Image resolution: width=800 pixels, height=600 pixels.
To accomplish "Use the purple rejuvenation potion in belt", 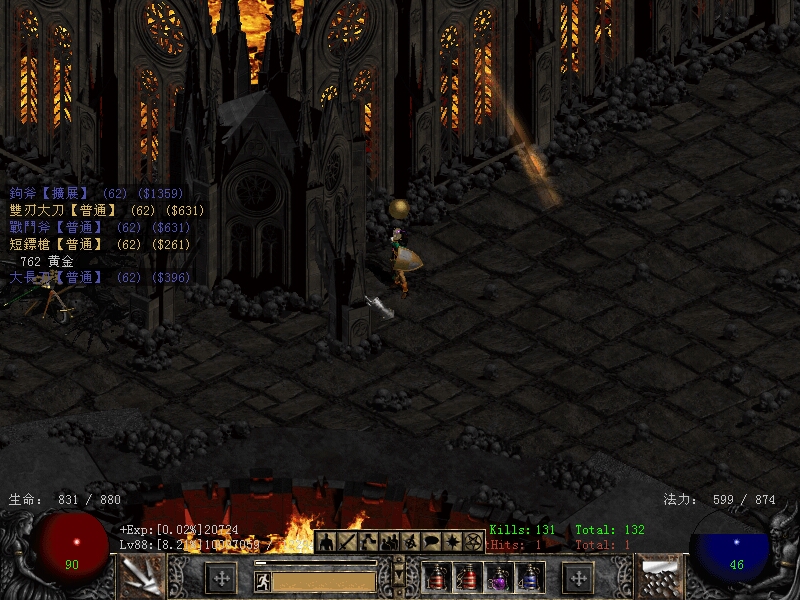I will (500, 578).
